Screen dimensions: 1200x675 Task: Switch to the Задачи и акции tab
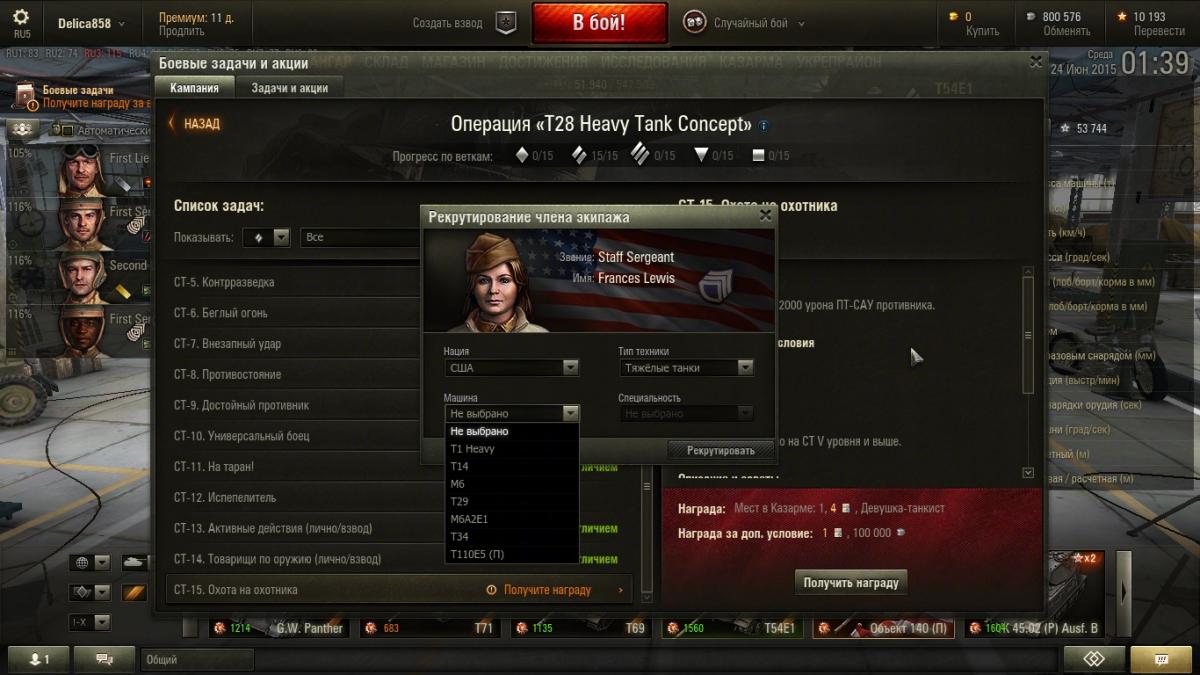pyautogui.click(x=289, y=88)
